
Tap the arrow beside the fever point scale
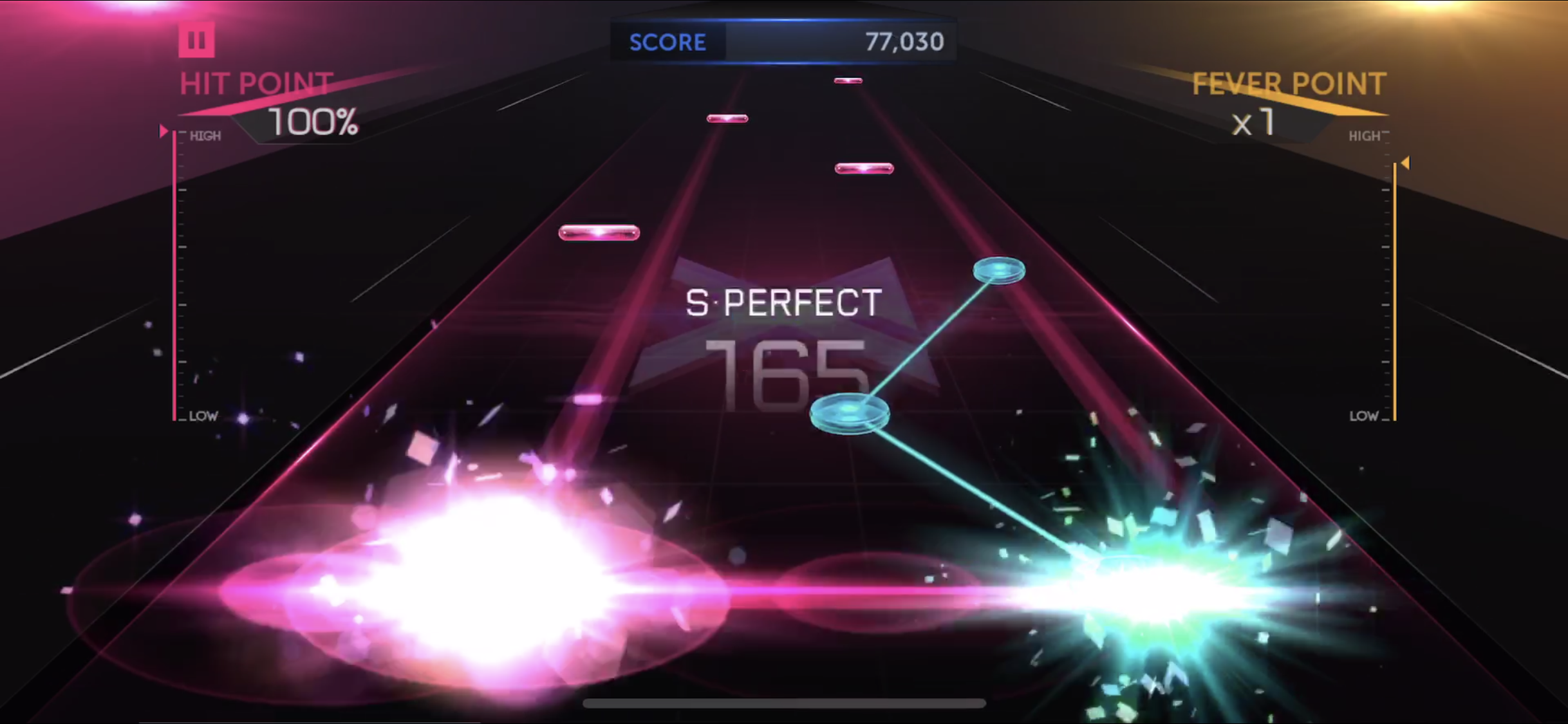pyautogui.click(x=1405, y=162)
